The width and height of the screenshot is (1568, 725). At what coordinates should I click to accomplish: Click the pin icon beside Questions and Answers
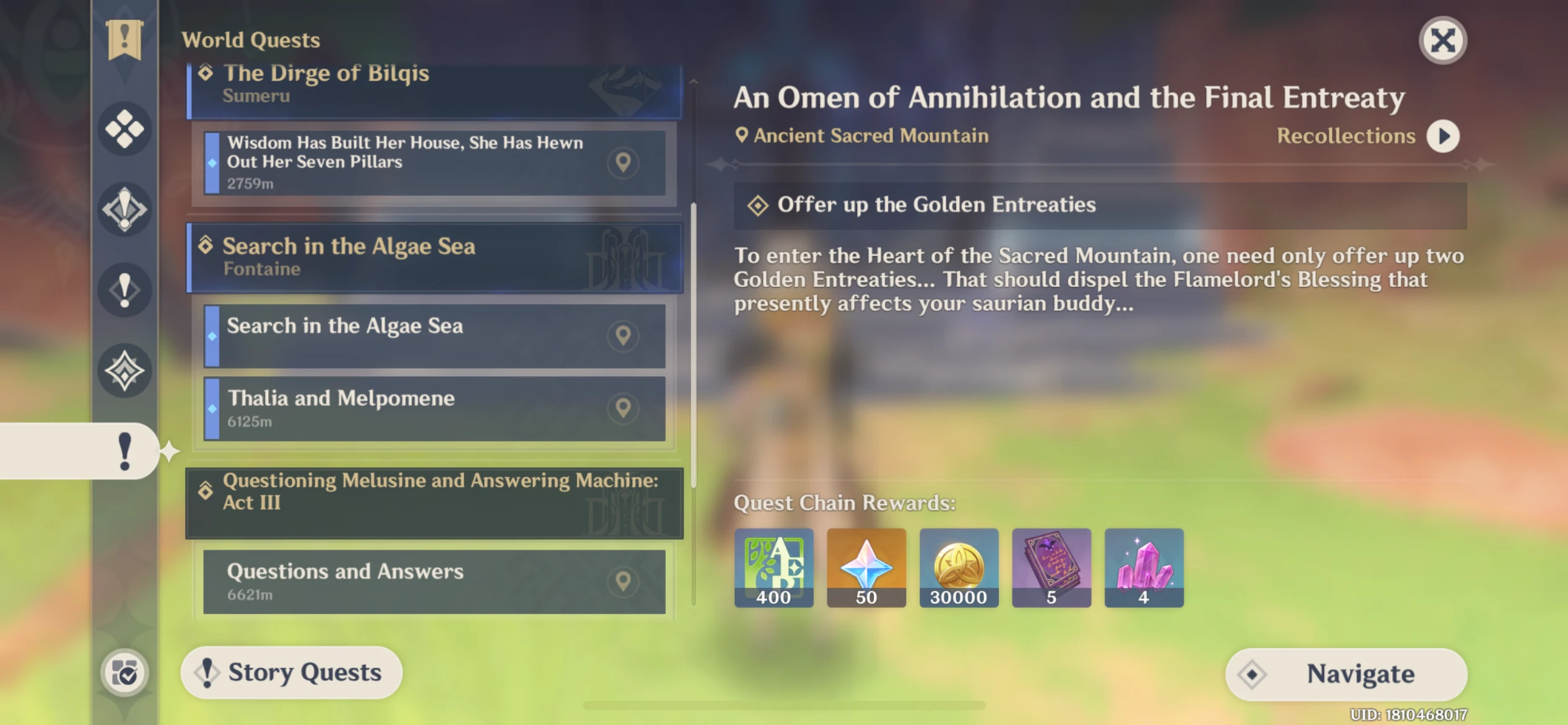(624, 581)
